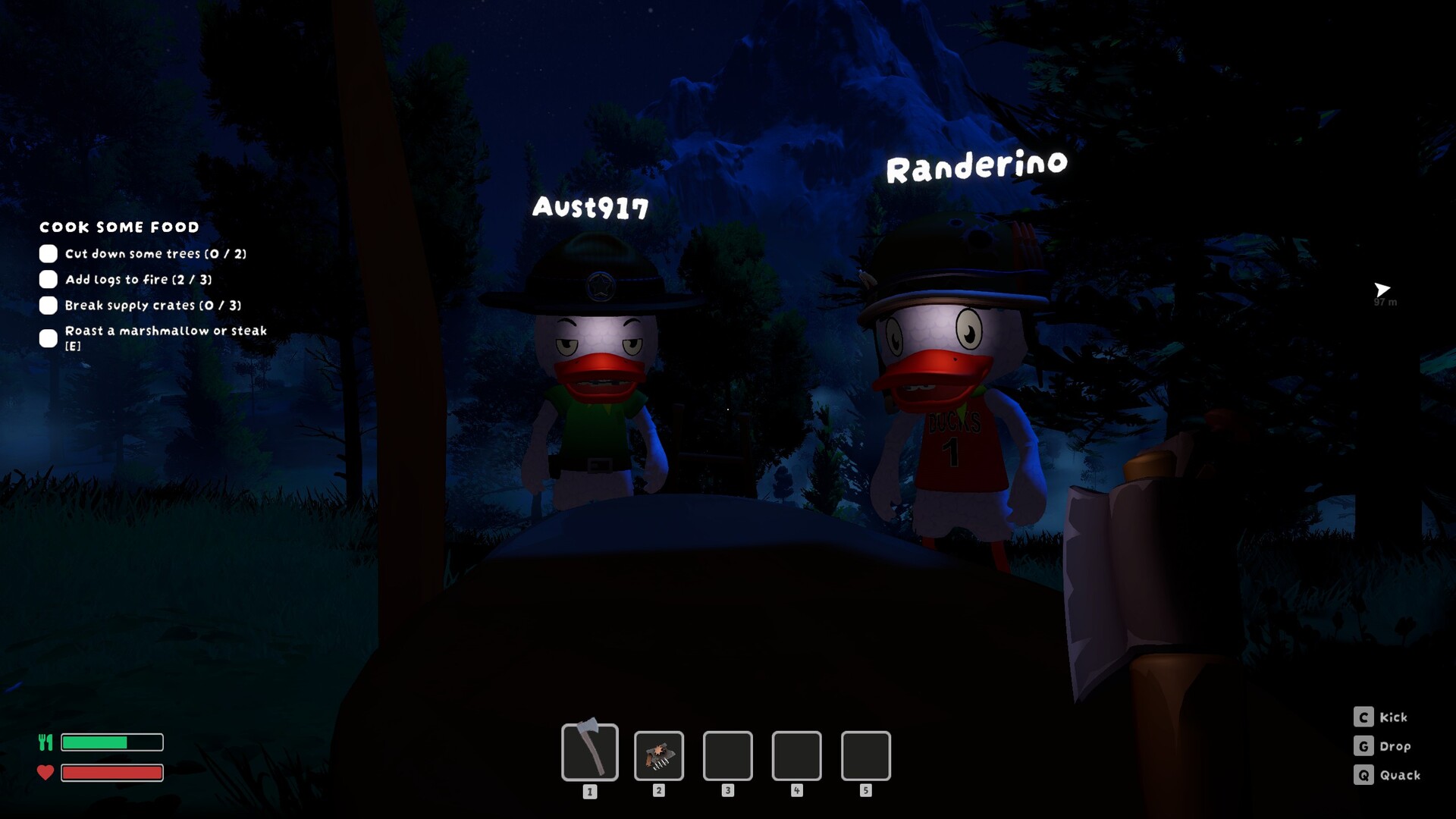Check off the Add logs to fire objective
1456x819 pixels.
(49, 279)
